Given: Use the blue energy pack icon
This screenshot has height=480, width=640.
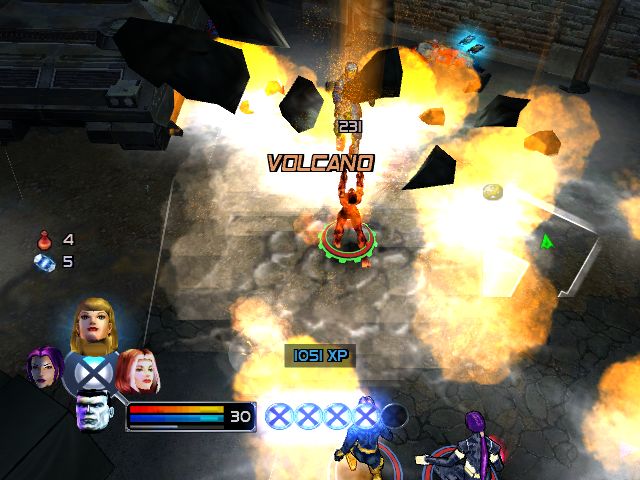Looking at the screenshot, I should [44, 262].
